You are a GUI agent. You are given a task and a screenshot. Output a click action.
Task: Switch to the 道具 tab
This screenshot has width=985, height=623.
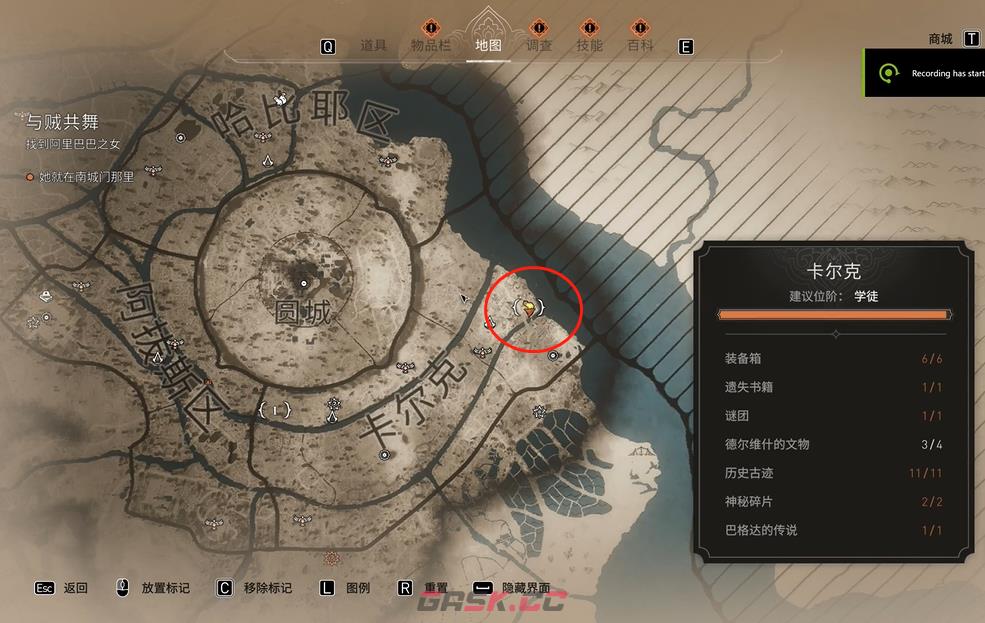[x=373, y=45]
